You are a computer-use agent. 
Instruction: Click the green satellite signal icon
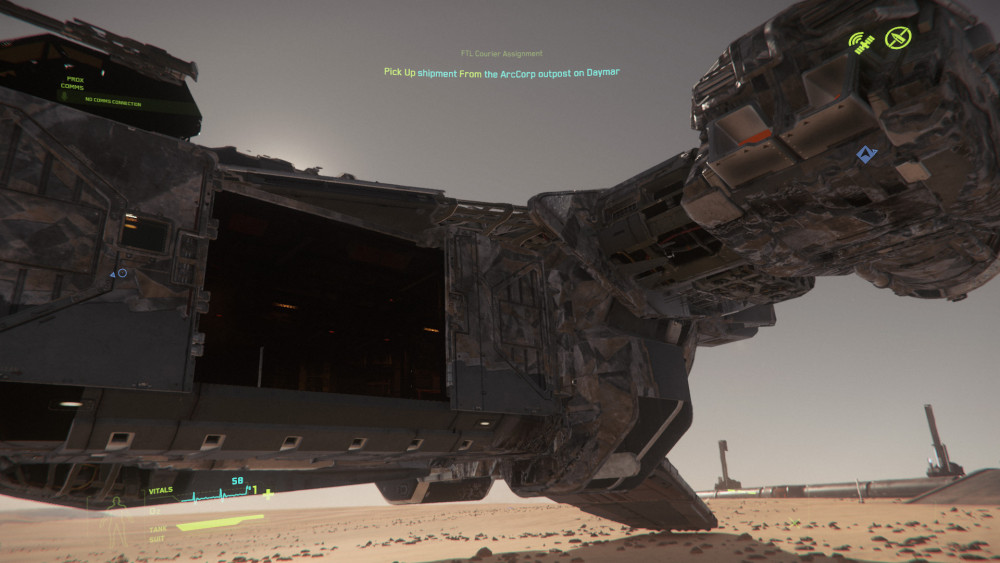[x=862, y=42]
